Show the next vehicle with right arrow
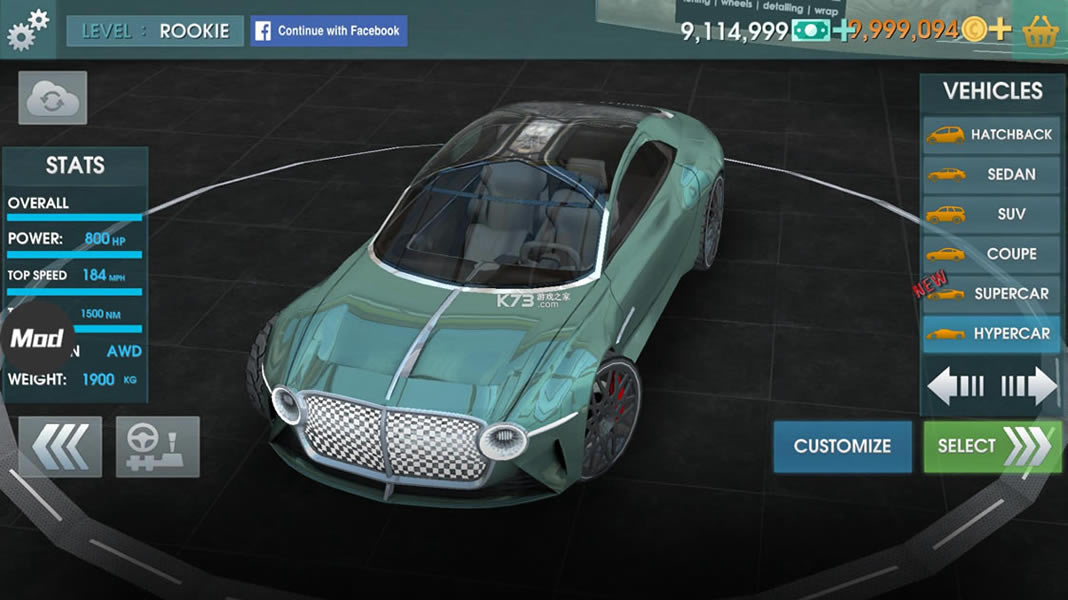Viewport: 1068px width, 600px height. pos(1028,386)
